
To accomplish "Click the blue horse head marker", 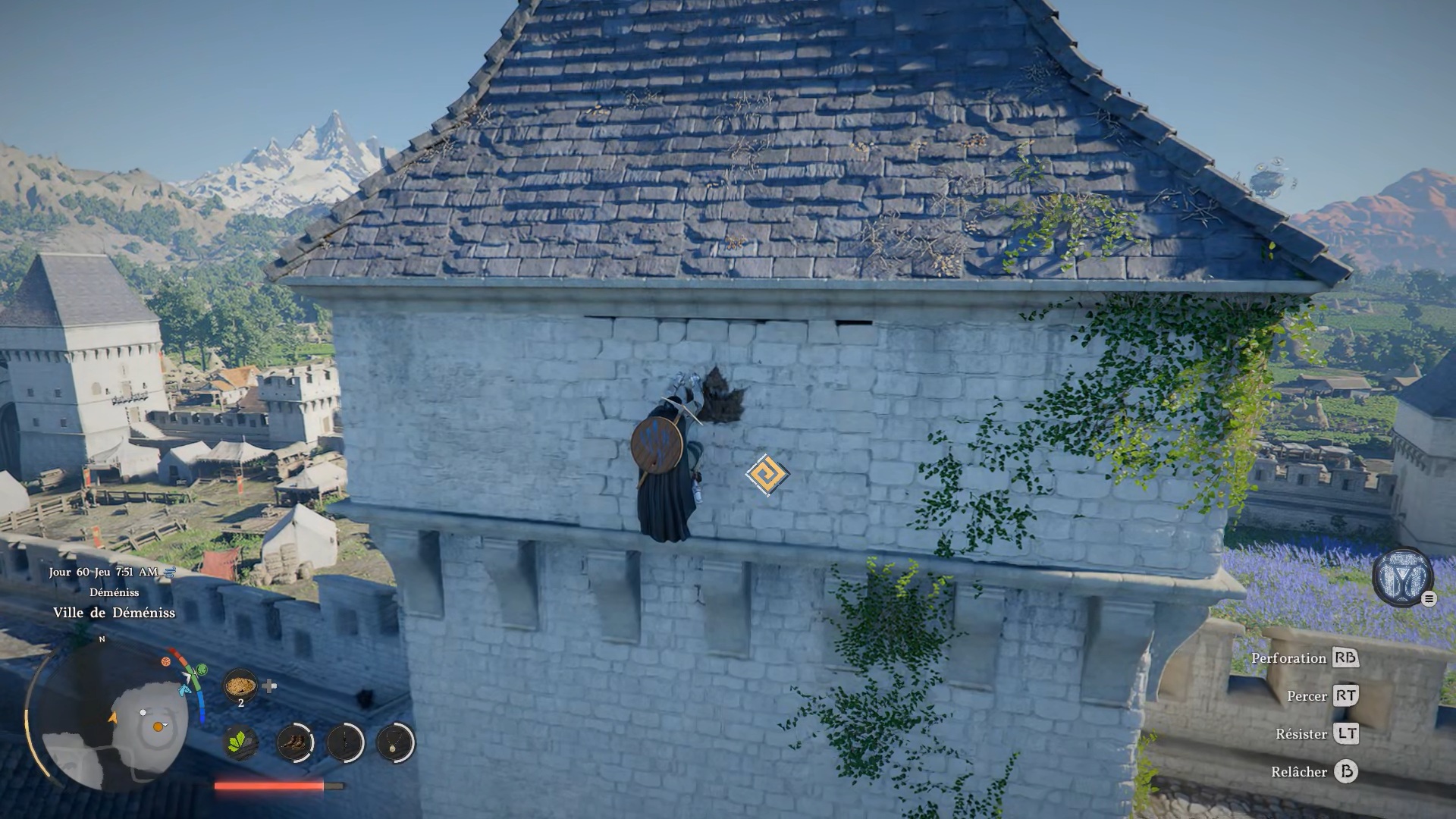I will 185,689.
